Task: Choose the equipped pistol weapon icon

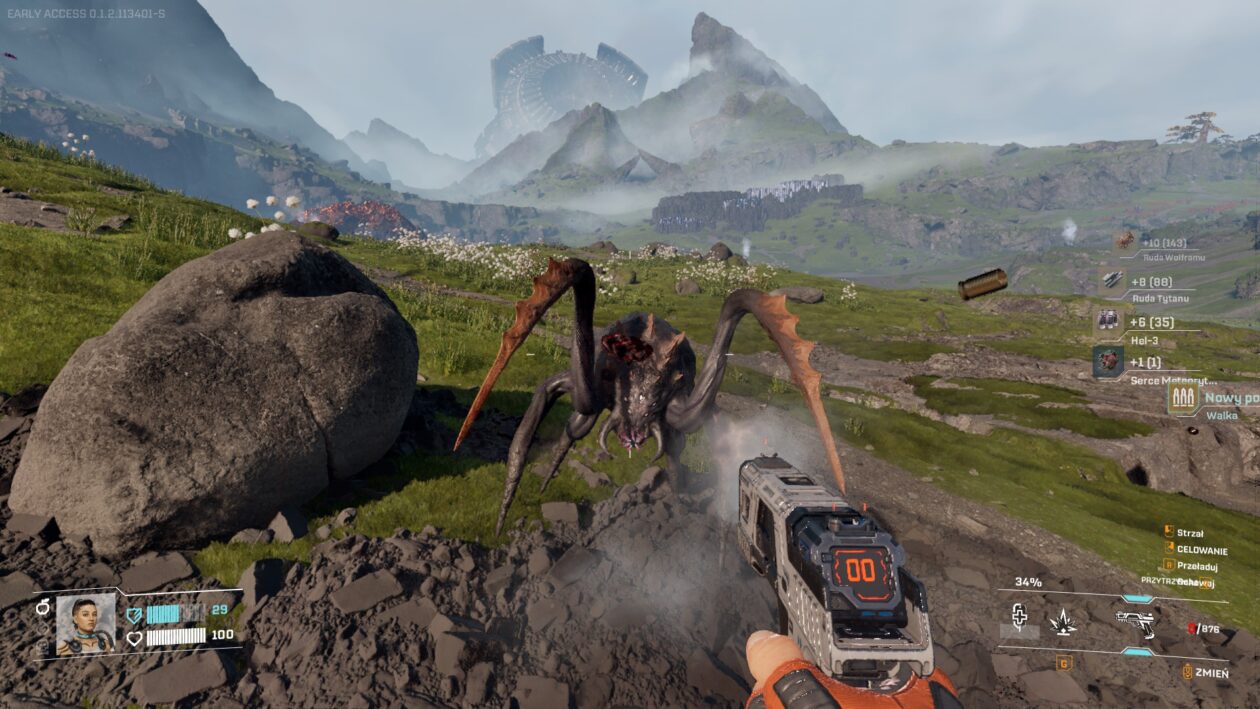Action: coord(1136,622)
